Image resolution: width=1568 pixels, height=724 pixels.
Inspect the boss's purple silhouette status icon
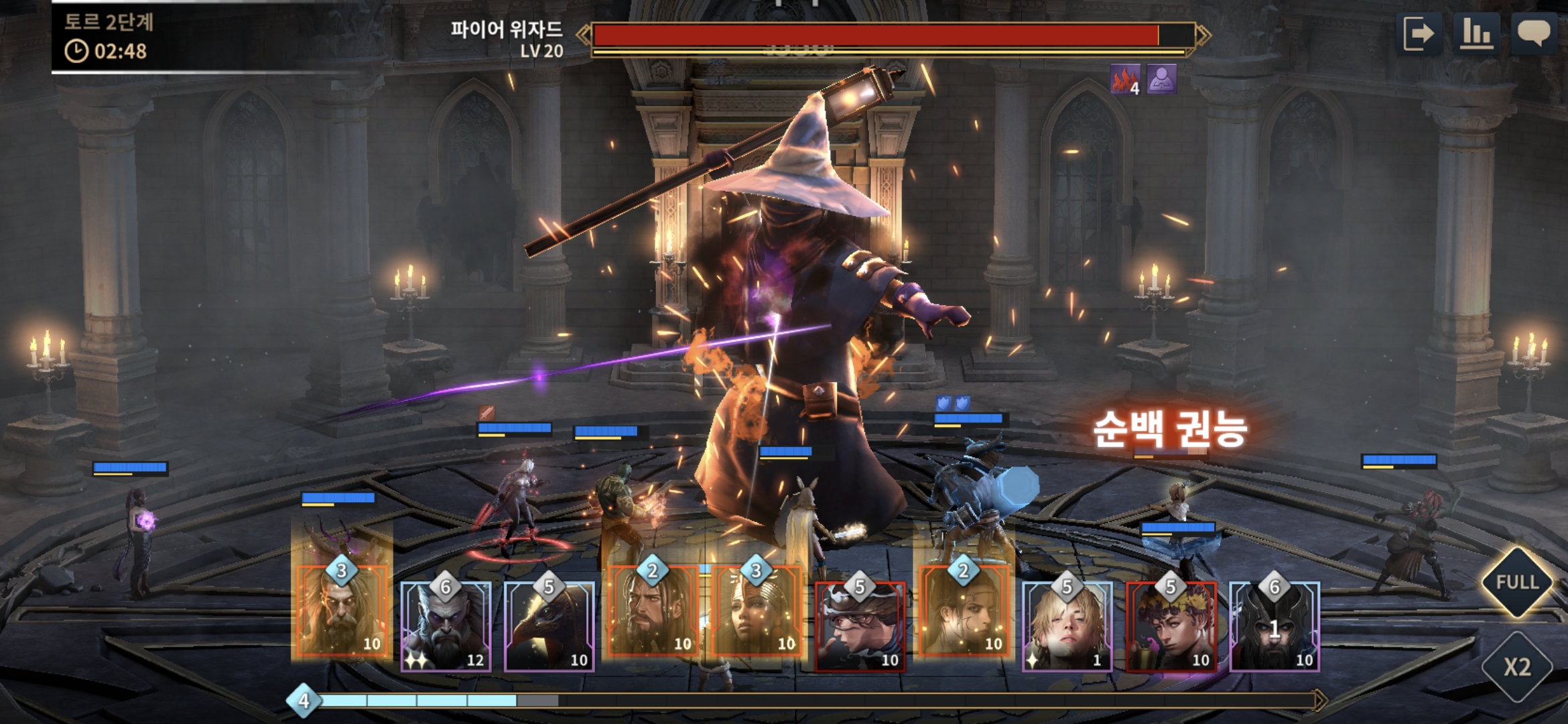coord(1162,80)
